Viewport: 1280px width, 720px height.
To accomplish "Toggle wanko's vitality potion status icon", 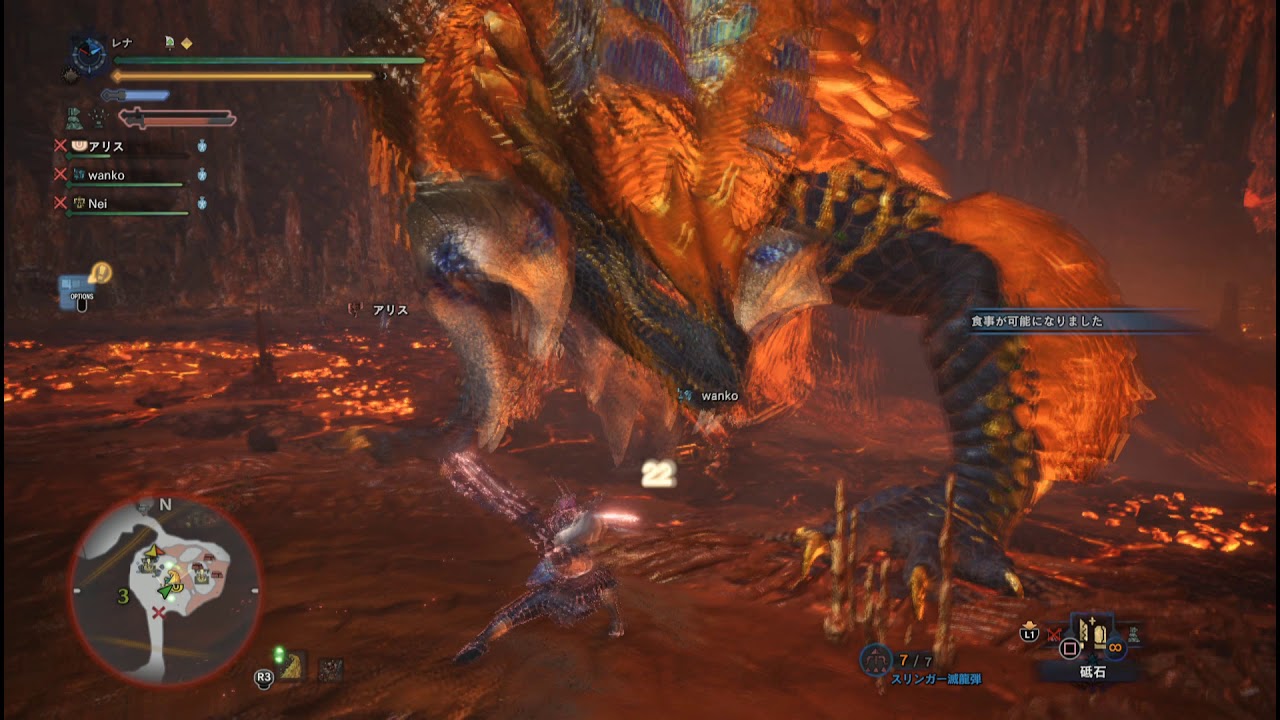I will point(202,173).
